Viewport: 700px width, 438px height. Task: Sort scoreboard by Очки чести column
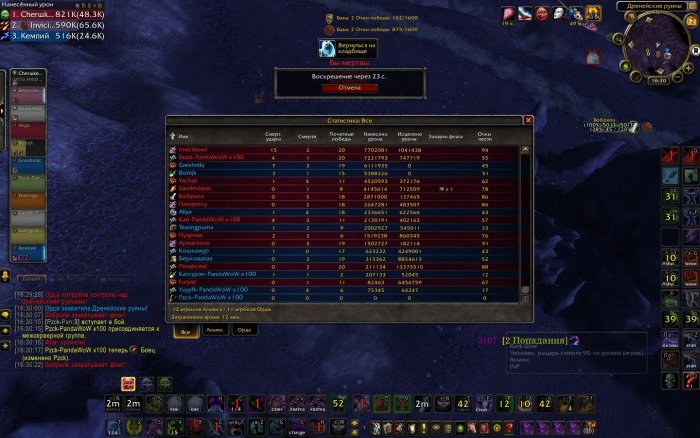coord(485,138)
